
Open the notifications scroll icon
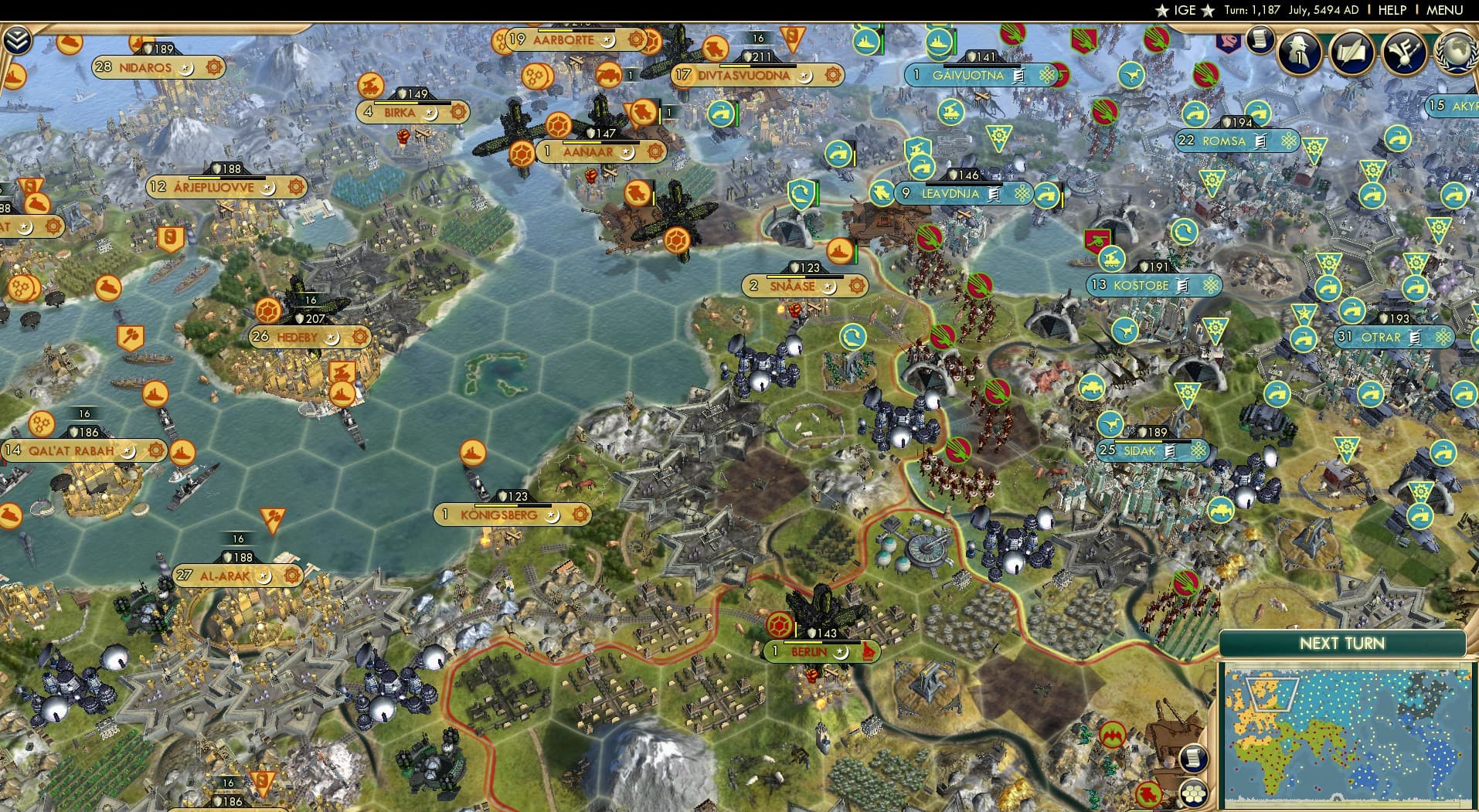[x=1259, y=42]
